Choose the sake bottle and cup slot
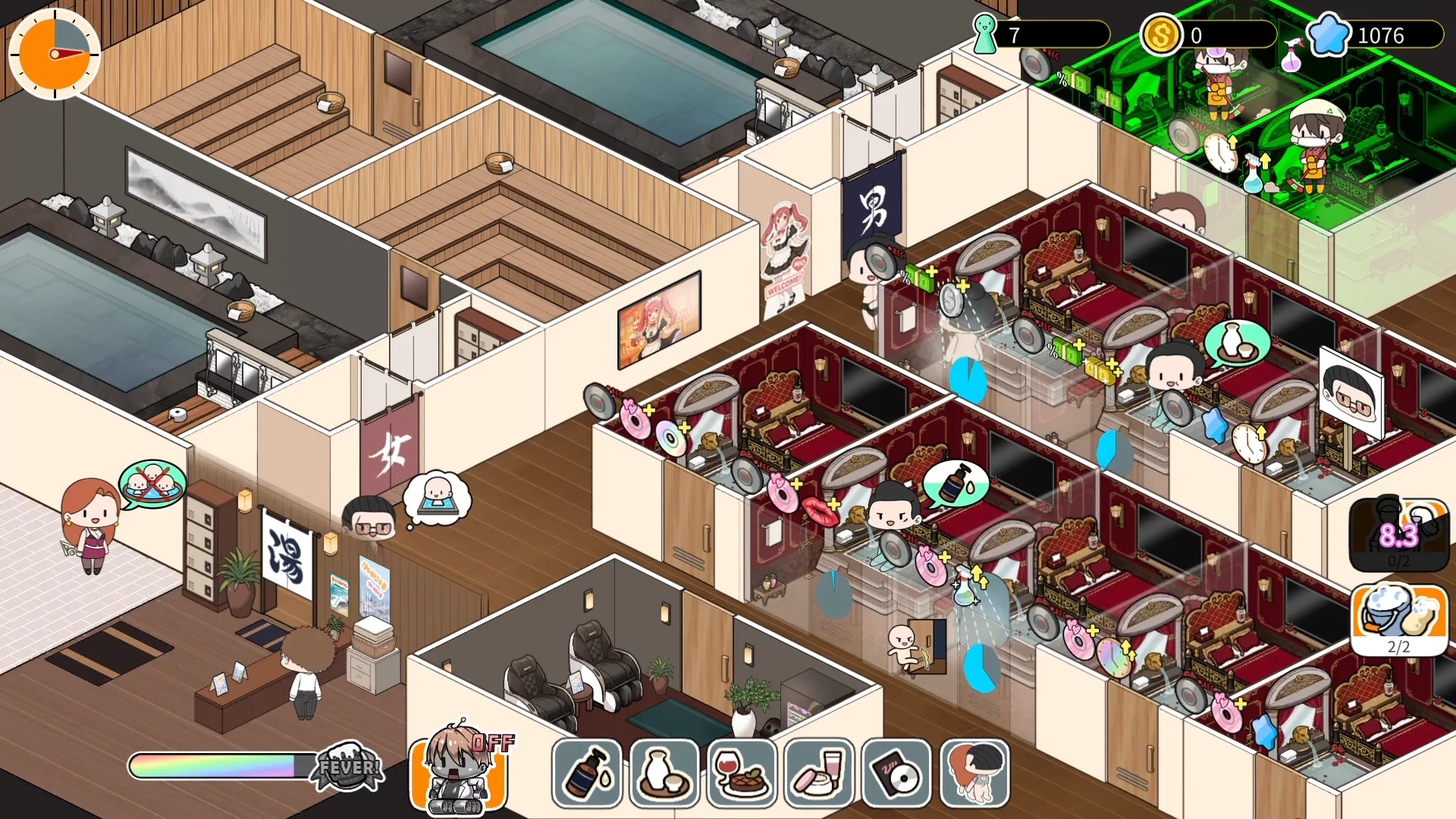This screenshot has height=819, width=1456. click(x=664, y=773)
